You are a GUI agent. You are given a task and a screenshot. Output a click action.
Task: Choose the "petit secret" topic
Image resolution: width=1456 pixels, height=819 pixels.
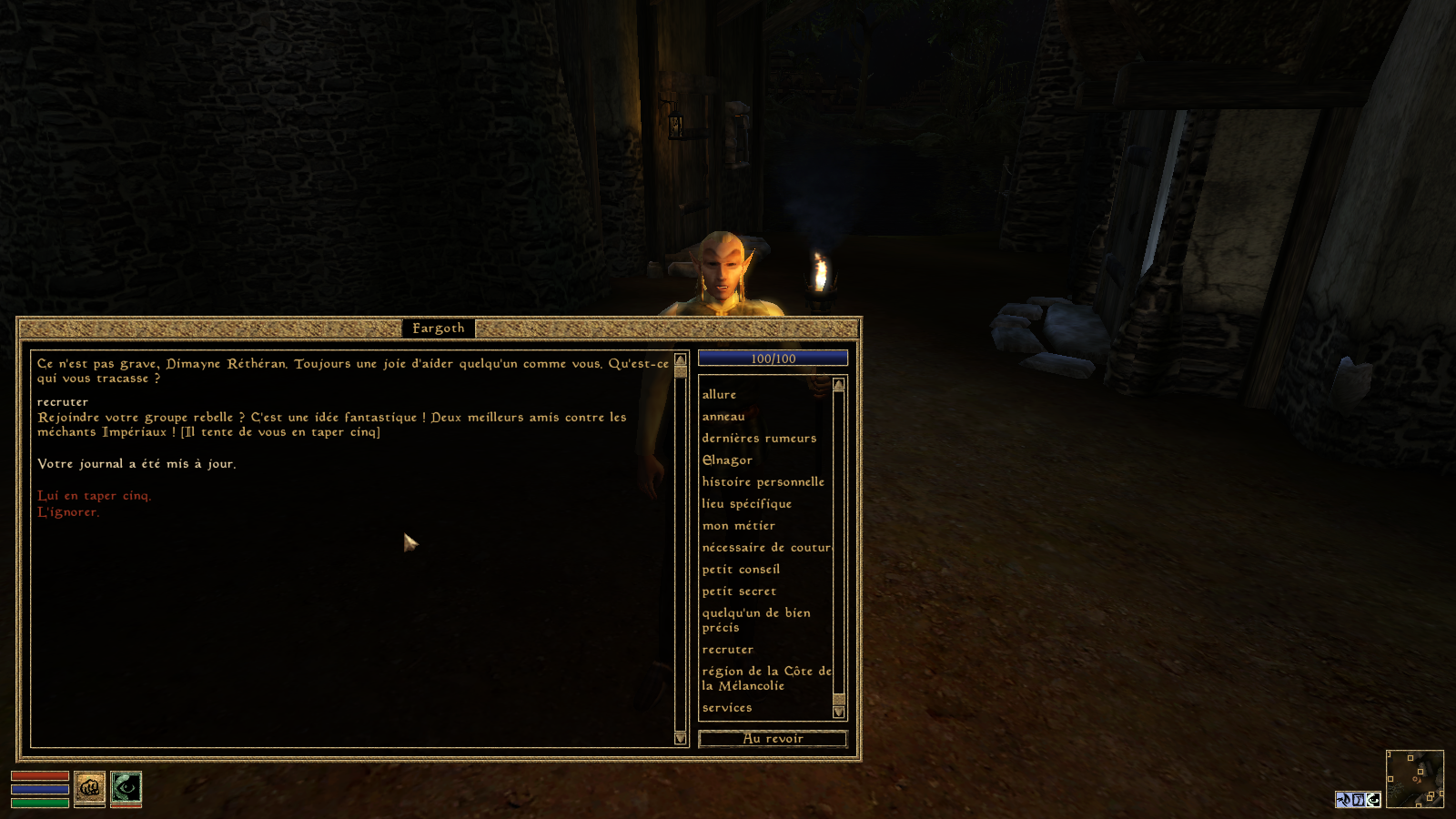(x=739, y=591)
